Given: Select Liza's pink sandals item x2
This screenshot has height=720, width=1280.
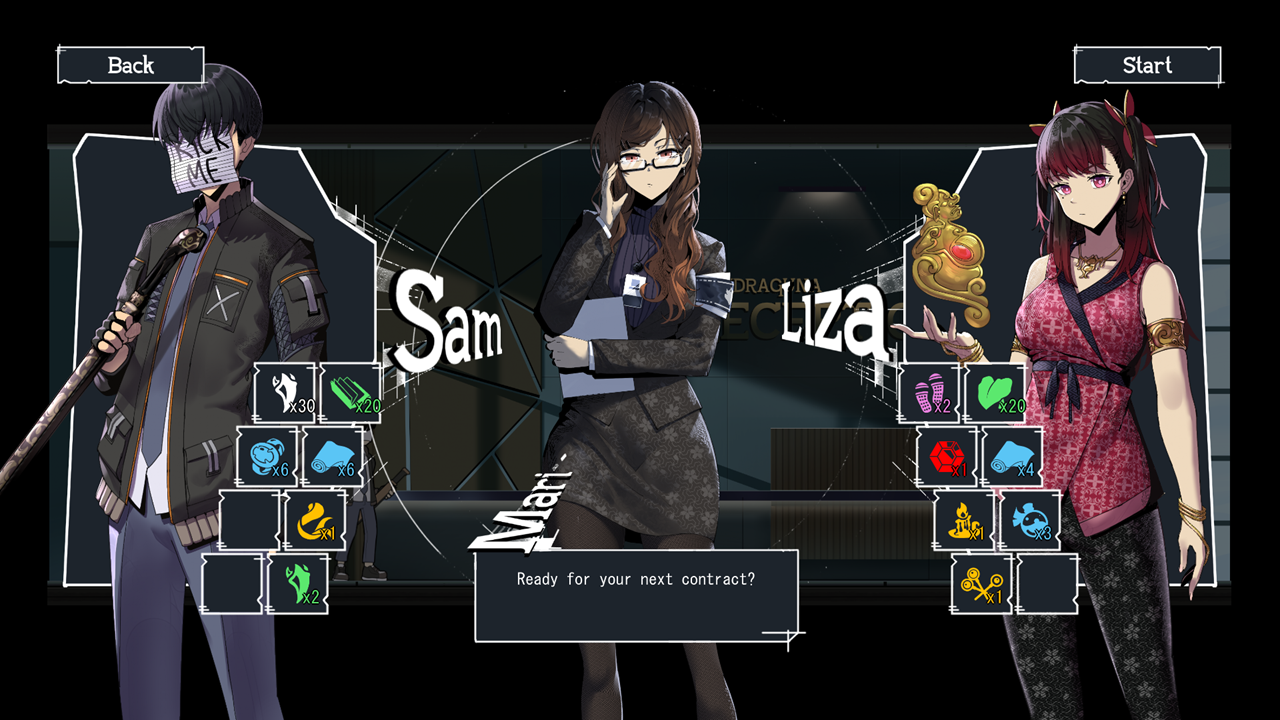Looking at the screenshot, I should tap(930, 393).
